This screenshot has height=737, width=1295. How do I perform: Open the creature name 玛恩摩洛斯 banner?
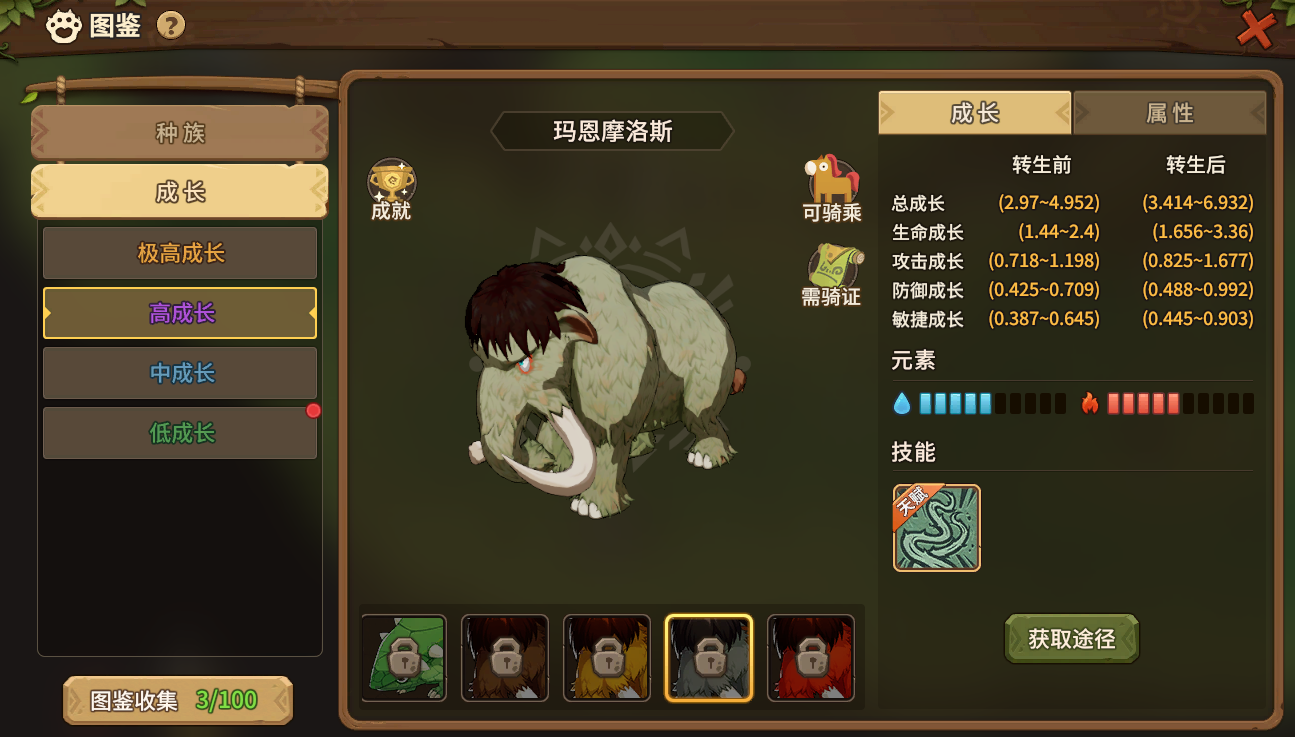point(612,129)
